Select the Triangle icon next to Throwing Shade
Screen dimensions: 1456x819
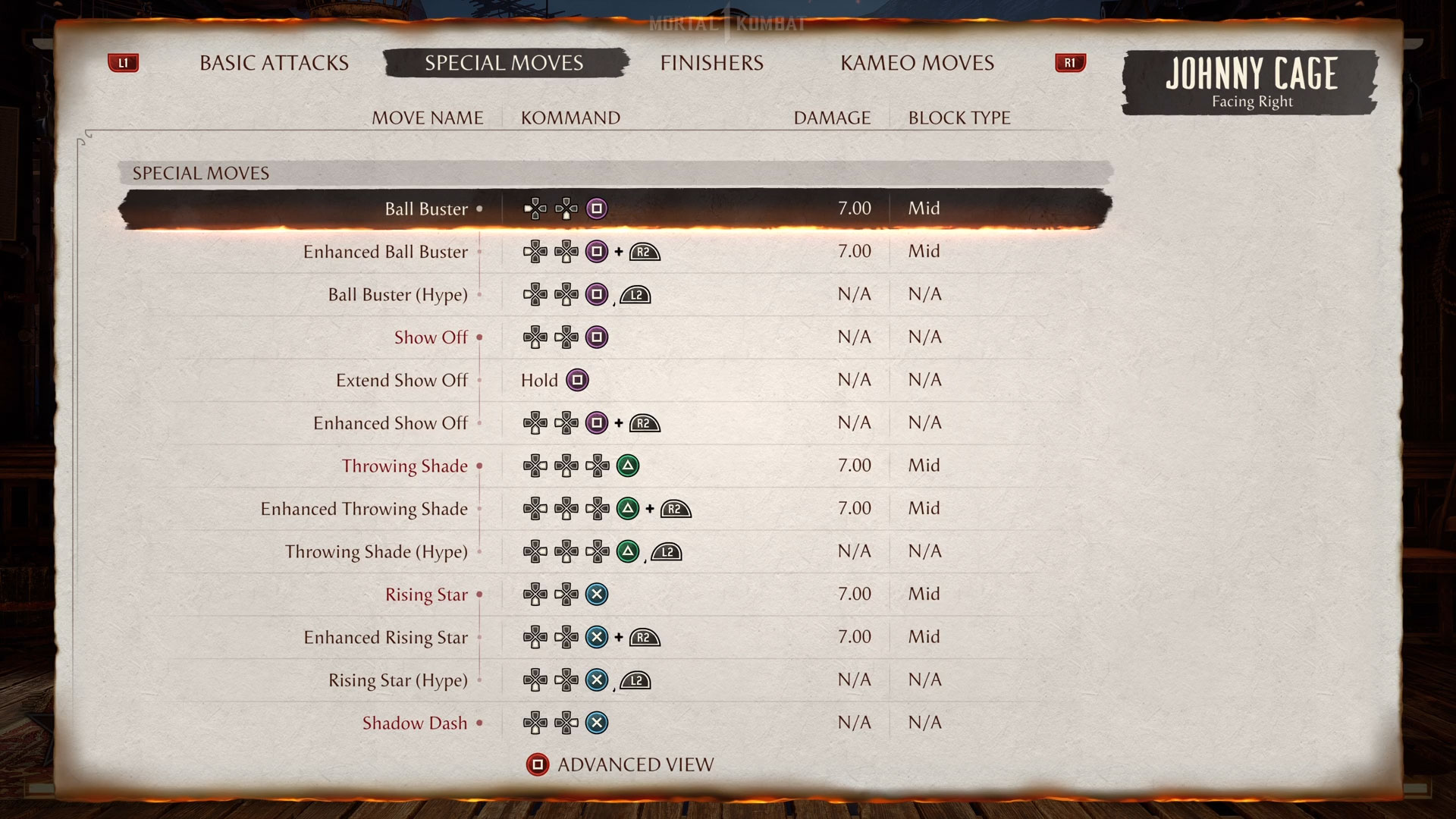pos(628,466)
